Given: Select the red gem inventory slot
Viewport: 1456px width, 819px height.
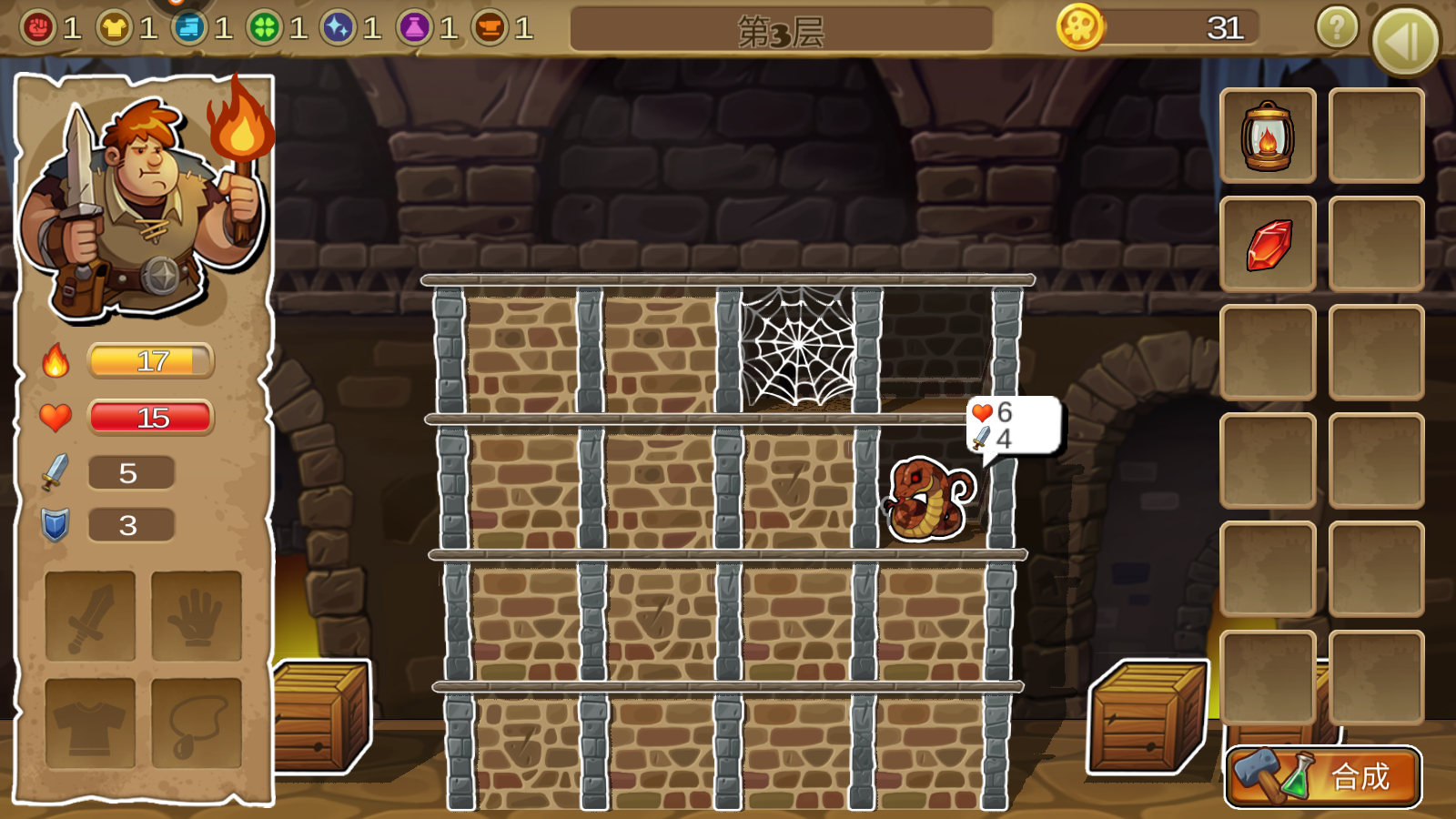Looking at the screenshot, I should point(1268,245).
